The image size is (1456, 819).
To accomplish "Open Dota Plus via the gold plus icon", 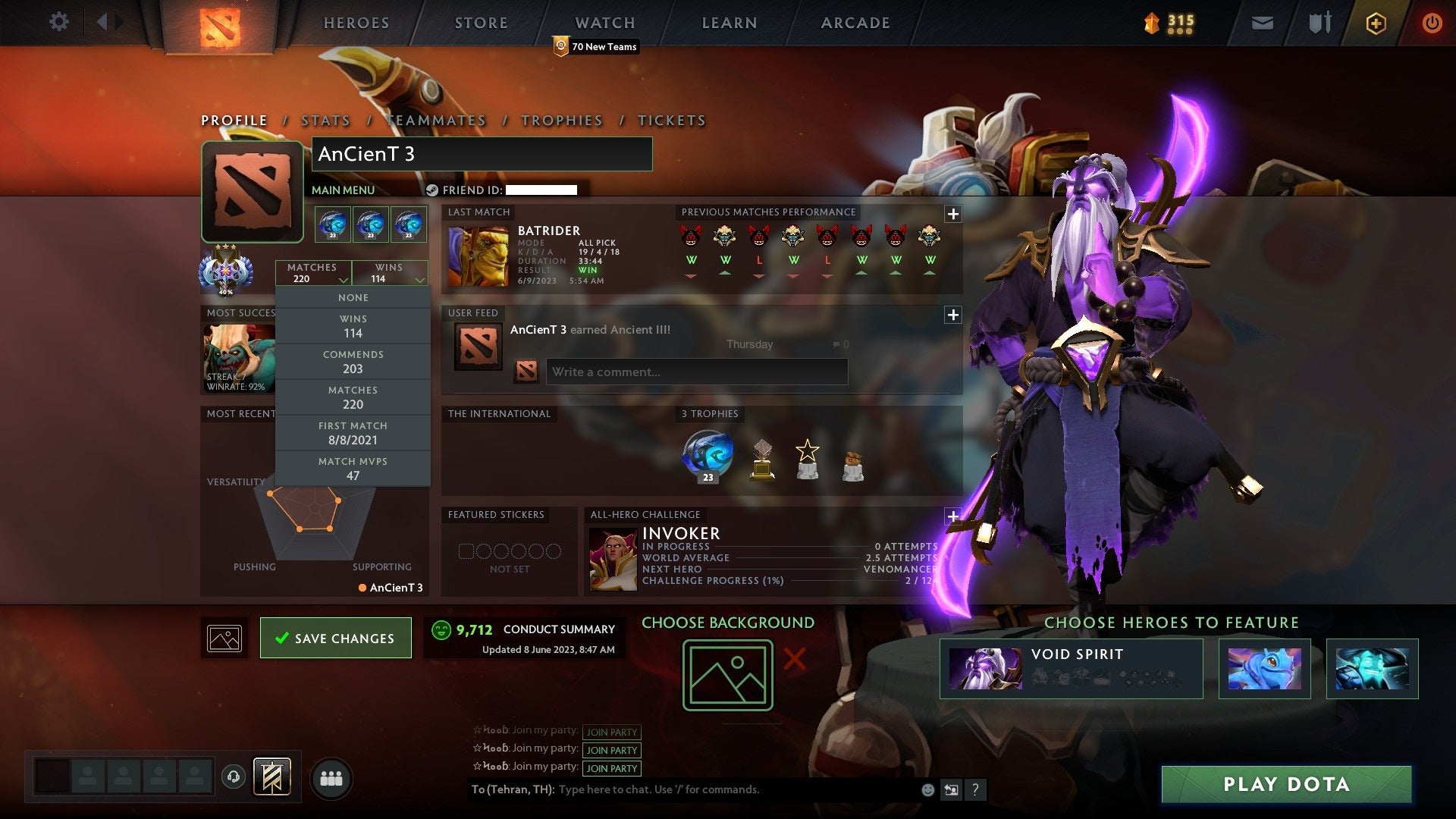I will click(x=1375, y=23).
